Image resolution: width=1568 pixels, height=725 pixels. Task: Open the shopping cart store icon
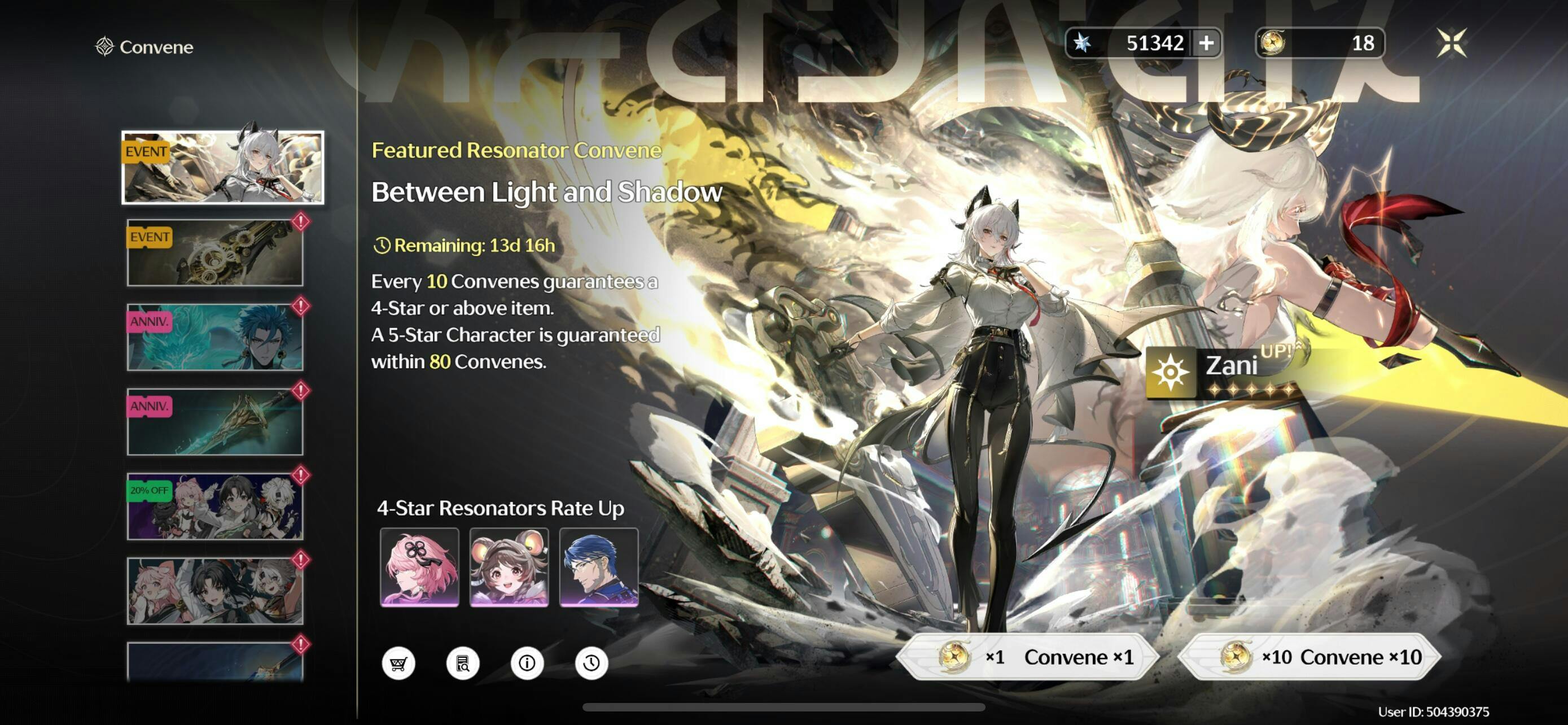tap(398, 663)
